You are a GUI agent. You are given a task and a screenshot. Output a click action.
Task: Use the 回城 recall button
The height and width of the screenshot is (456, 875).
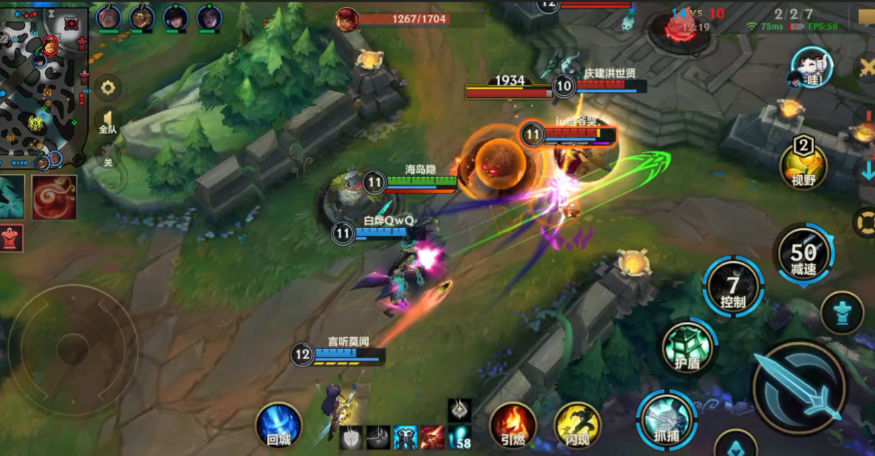(278, 424)
